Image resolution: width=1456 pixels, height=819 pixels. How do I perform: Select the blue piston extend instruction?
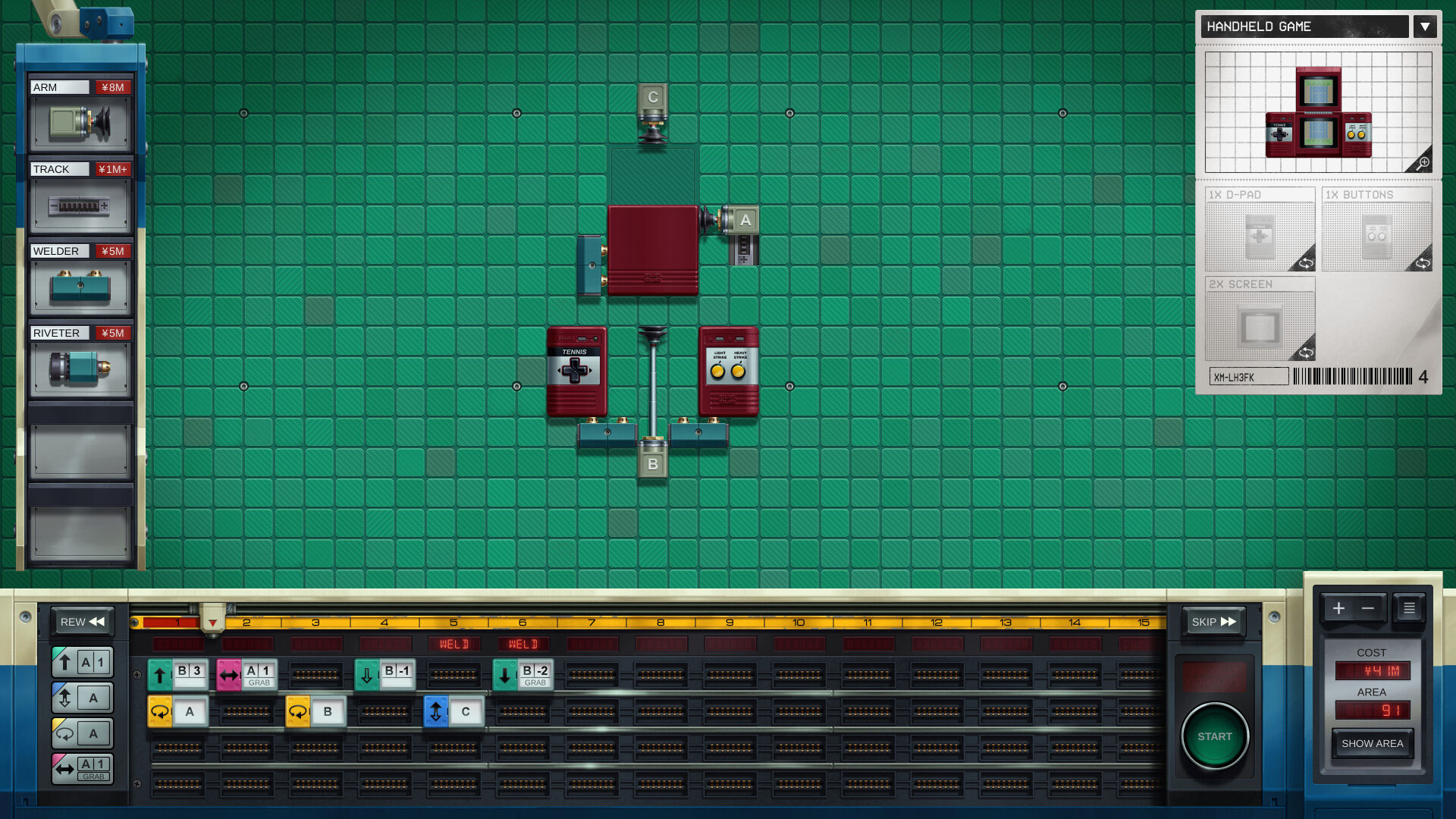point(82,697)
